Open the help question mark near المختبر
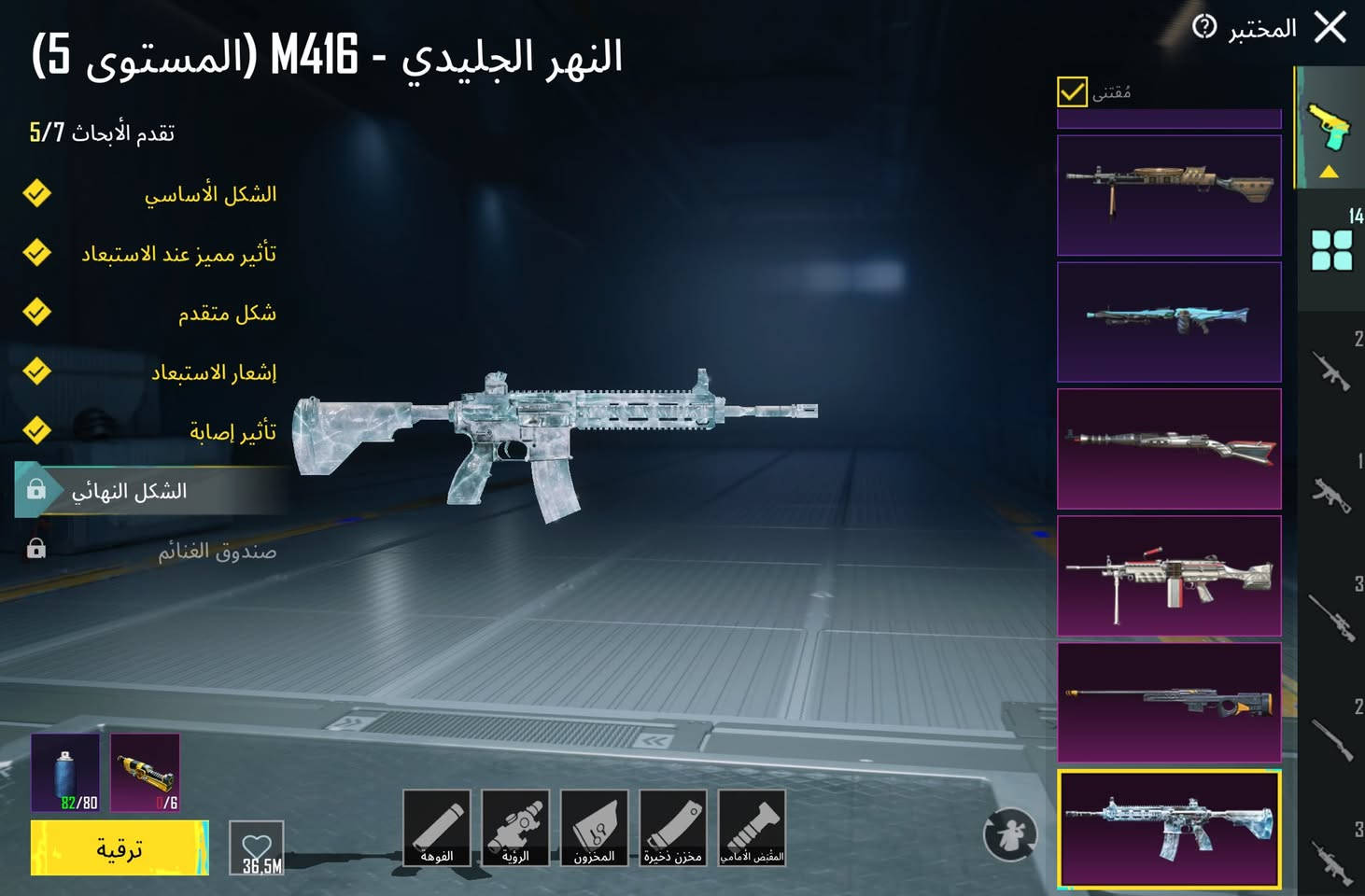The image size is (1365, 896). [x=1204, y=25]
